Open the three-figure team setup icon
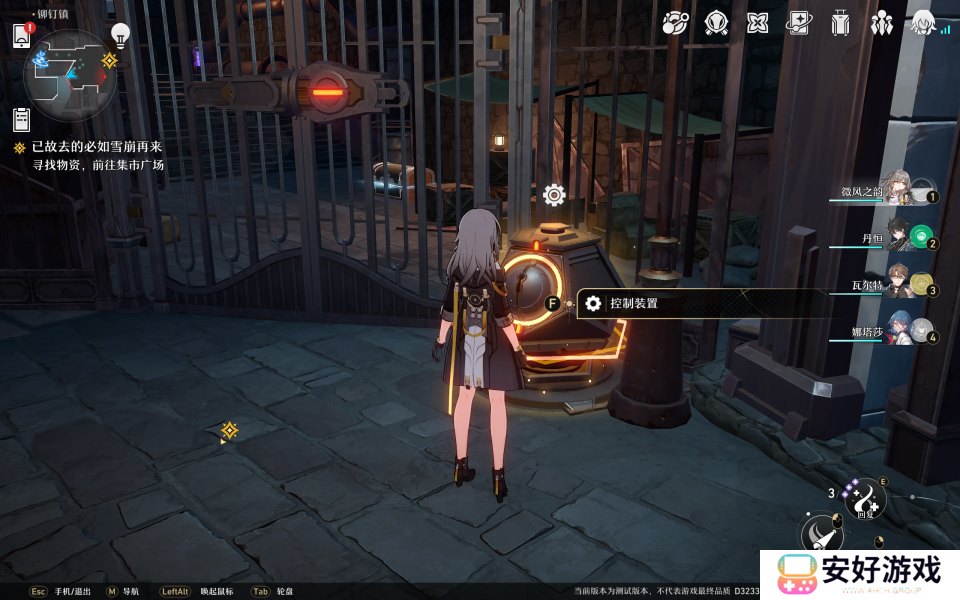The image size is (960, 600). [x=881, y=22]
